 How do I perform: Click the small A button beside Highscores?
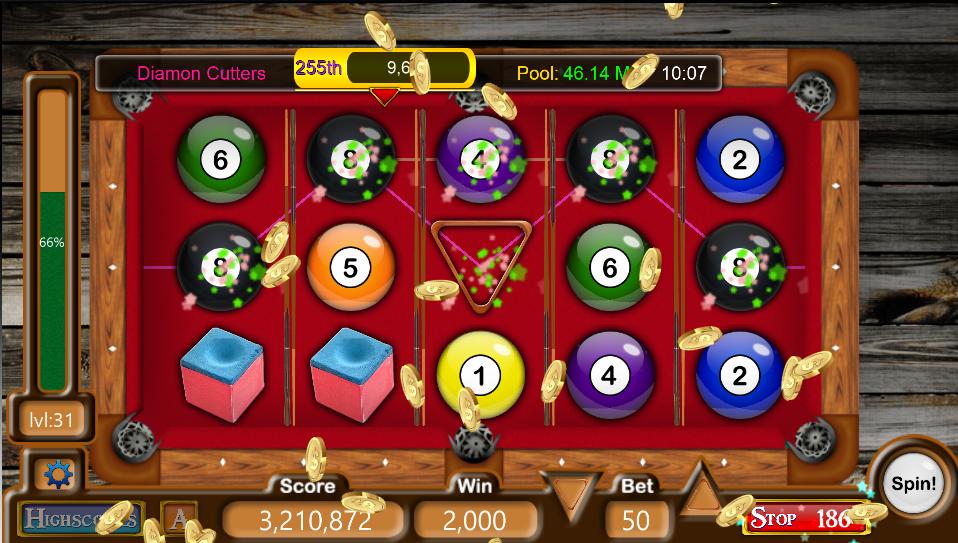tap(178, 518)
